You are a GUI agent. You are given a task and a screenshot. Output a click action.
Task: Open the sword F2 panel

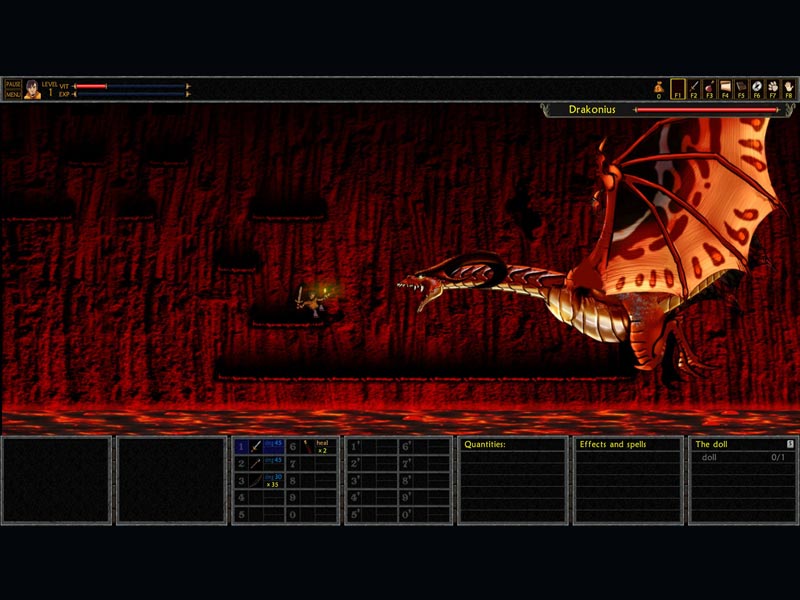pyautogui.click(x=694, y=87)
